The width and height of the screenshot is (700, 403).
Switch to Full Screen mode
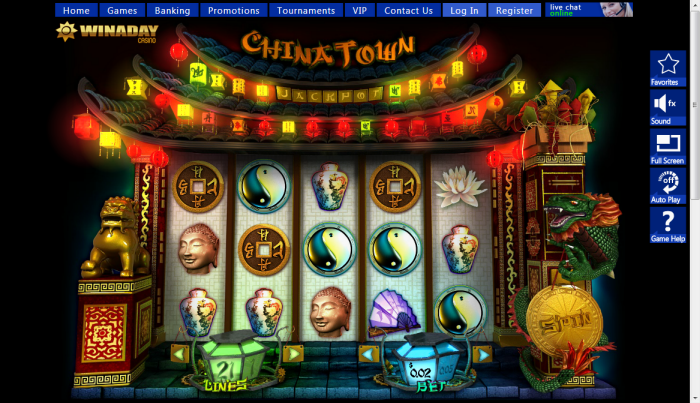click(667, 147)
